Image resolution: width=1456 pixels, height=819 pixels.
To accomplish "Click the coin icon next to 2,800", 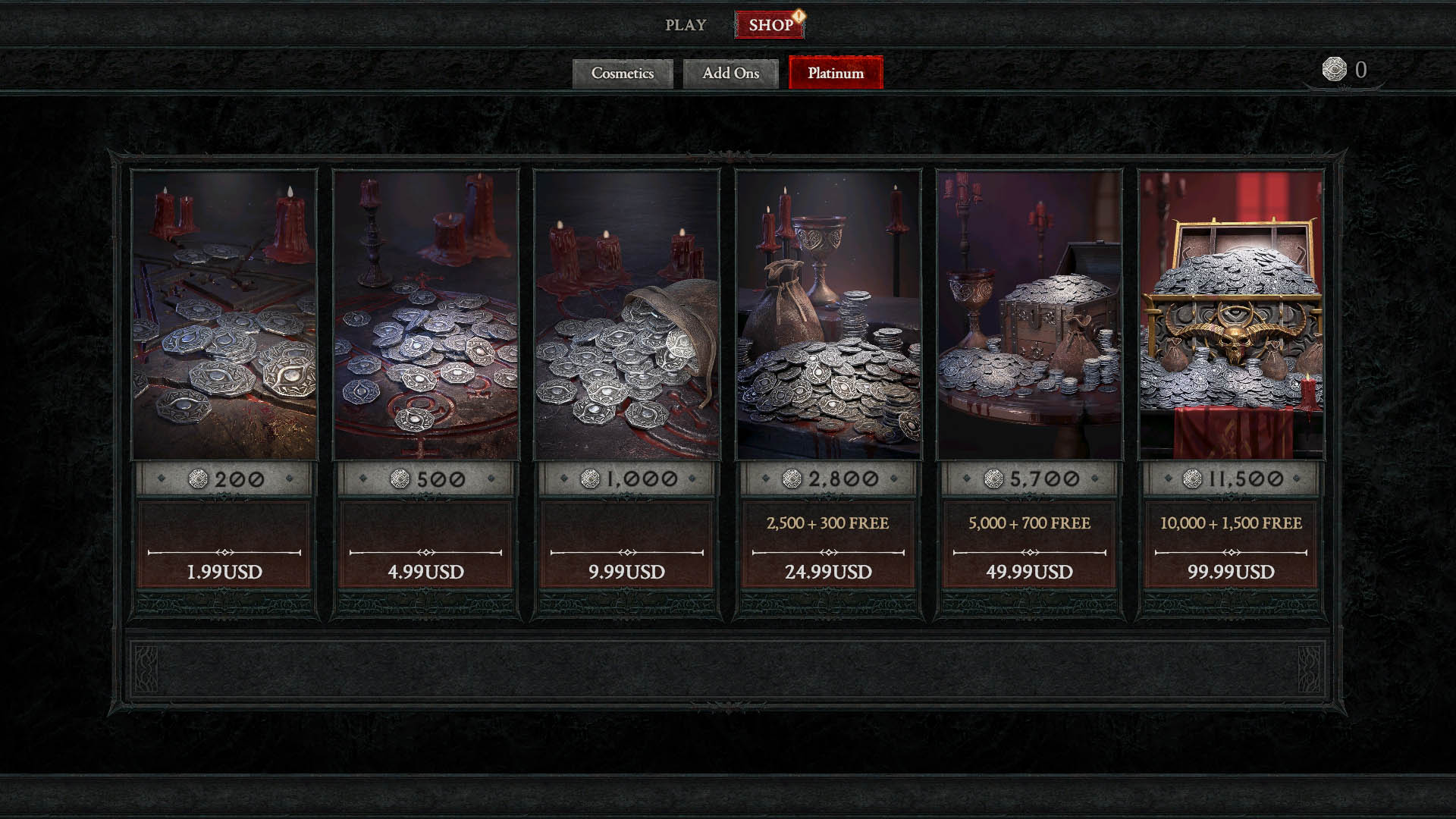I will coord(793,478).
